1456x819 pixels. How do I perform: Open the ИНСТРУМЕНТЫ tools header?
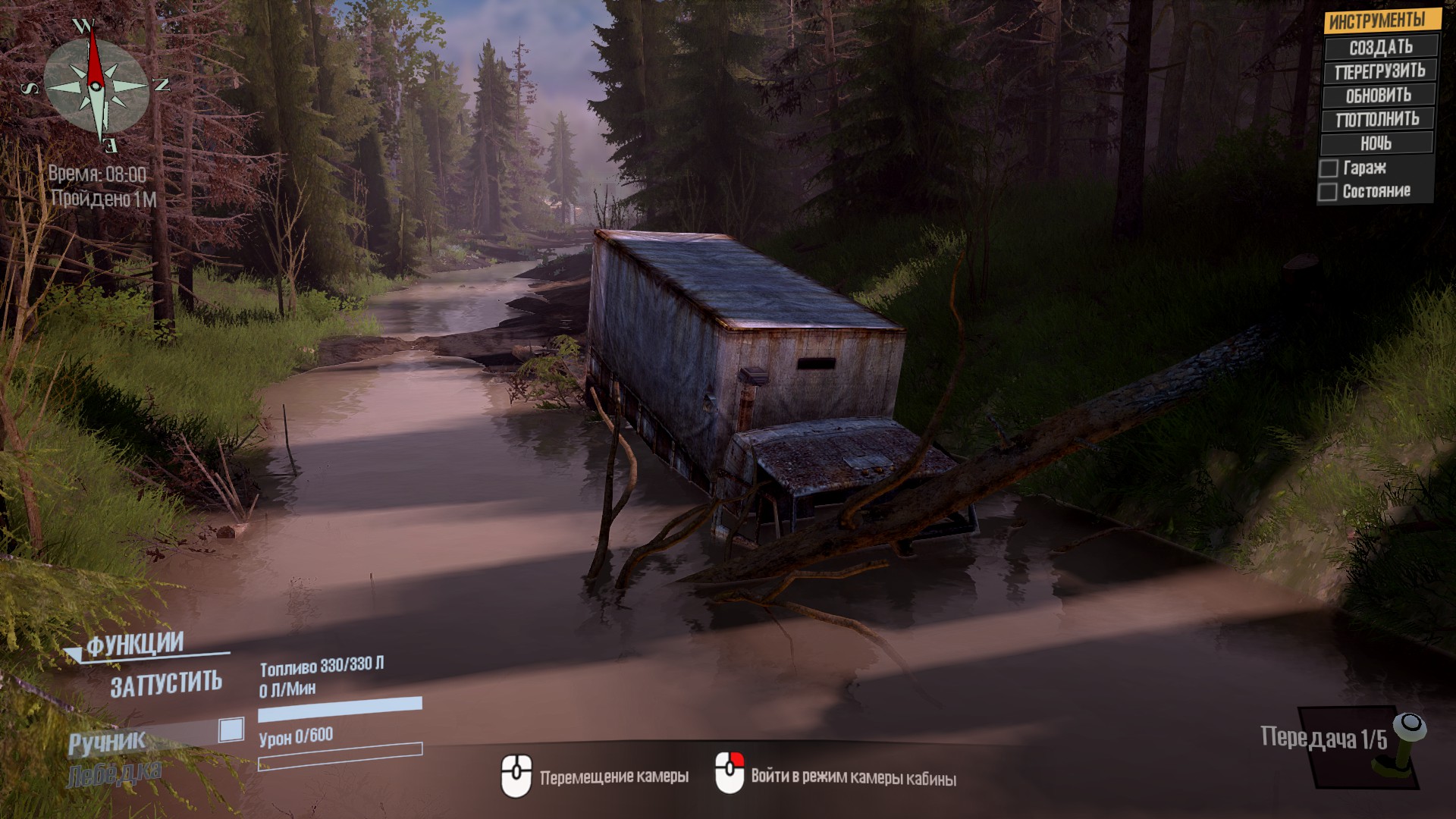point(1377,20)
